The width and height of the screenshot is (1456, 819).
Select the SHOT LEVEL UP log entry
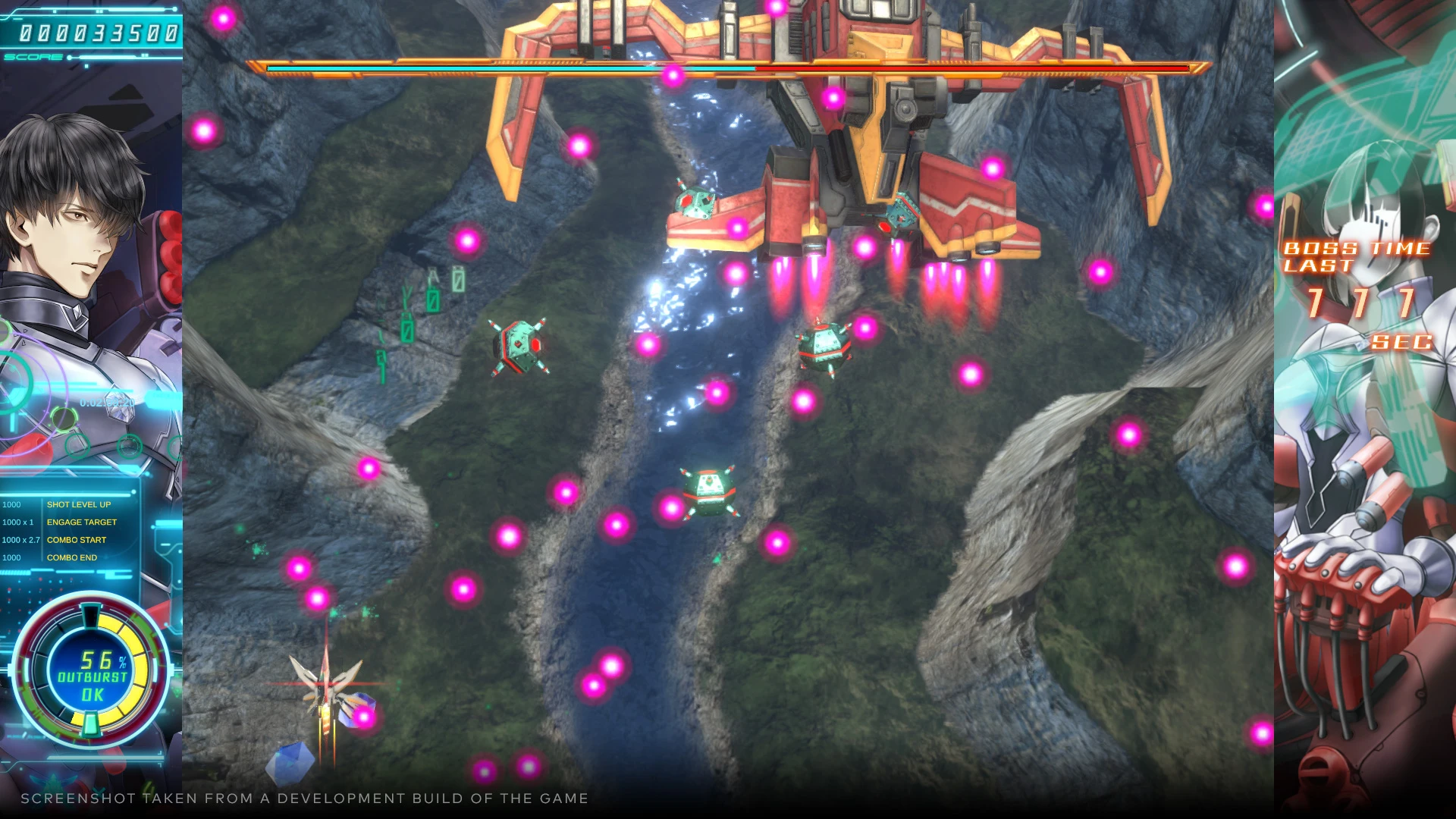pos(79,504)
